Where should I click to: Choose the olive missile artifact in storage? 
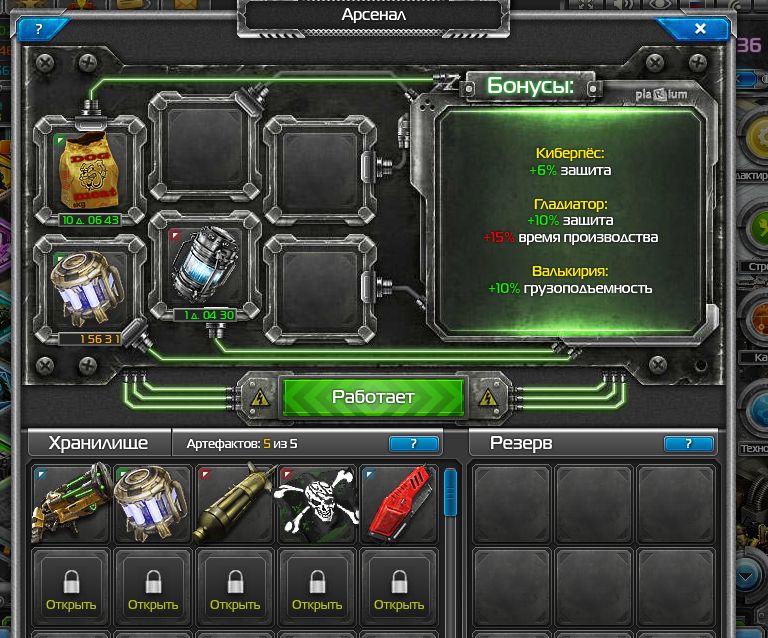point(235,503)
